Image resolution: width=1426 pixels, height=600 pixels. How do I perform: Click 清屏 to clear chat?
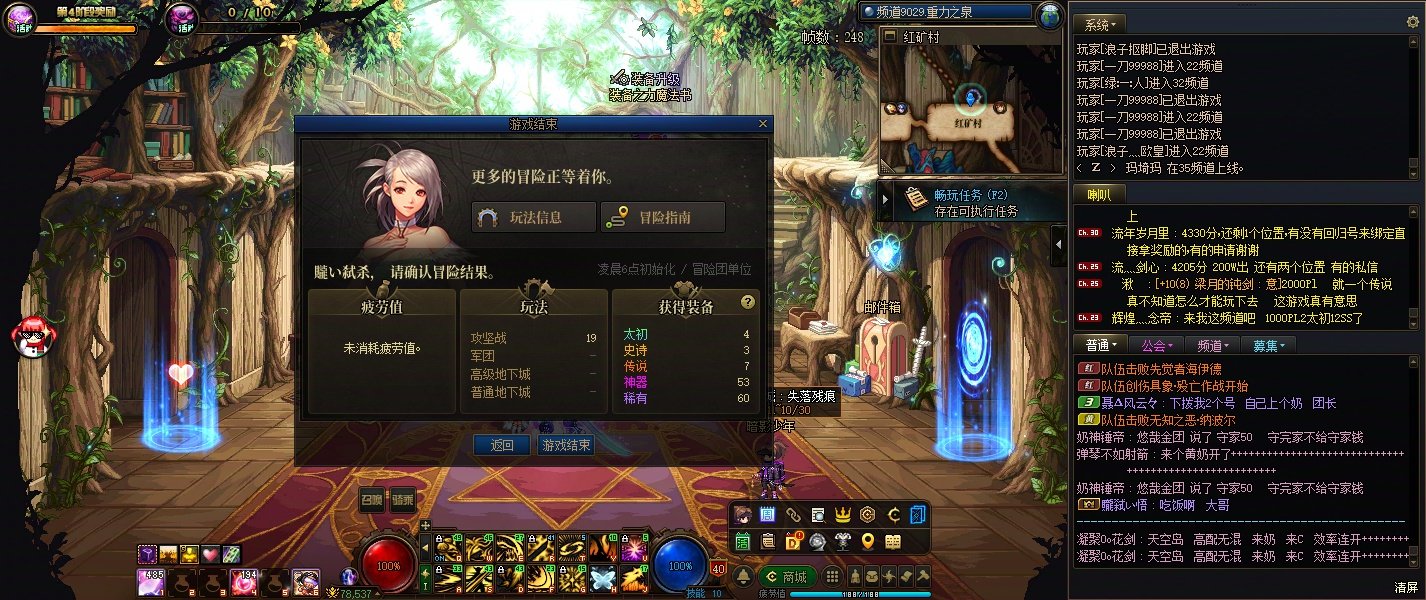point(1406,587)
